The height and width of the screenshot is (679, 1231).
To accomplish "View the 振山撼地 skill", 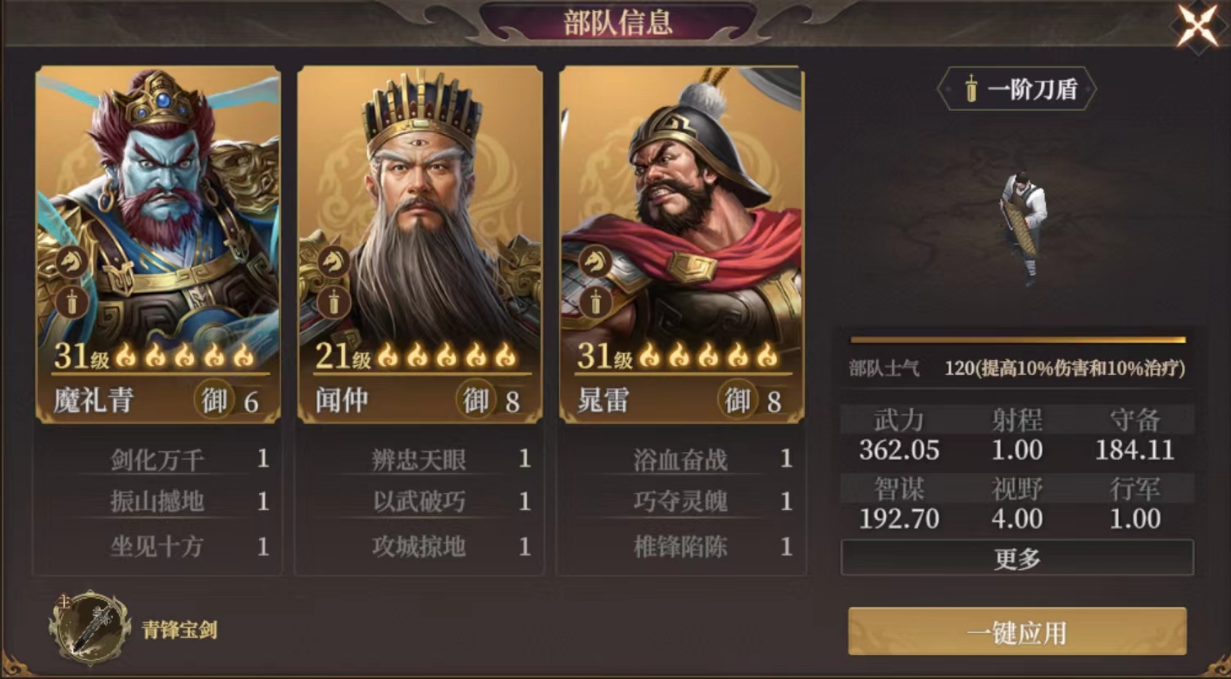I will click(x=157, y=501).
